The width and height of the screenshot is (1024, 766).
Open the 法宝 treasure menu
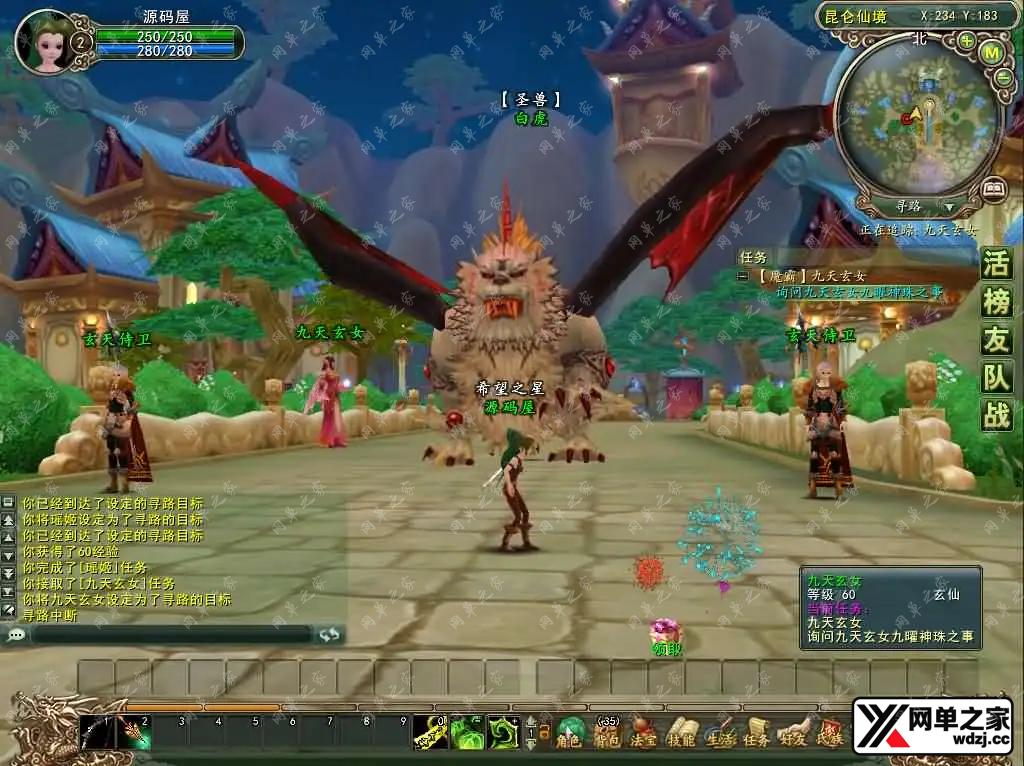click(644, 733)
